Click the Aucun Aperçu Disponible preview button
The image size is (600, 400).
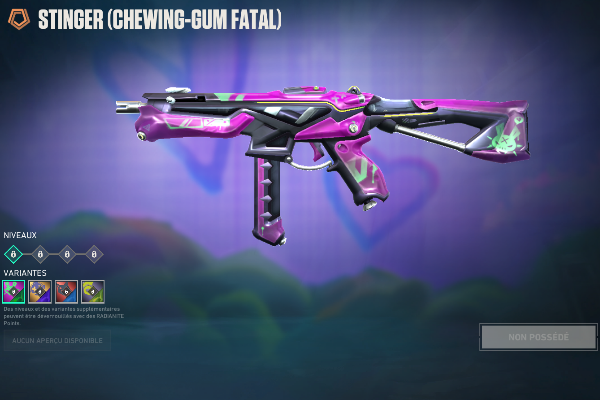57,341
